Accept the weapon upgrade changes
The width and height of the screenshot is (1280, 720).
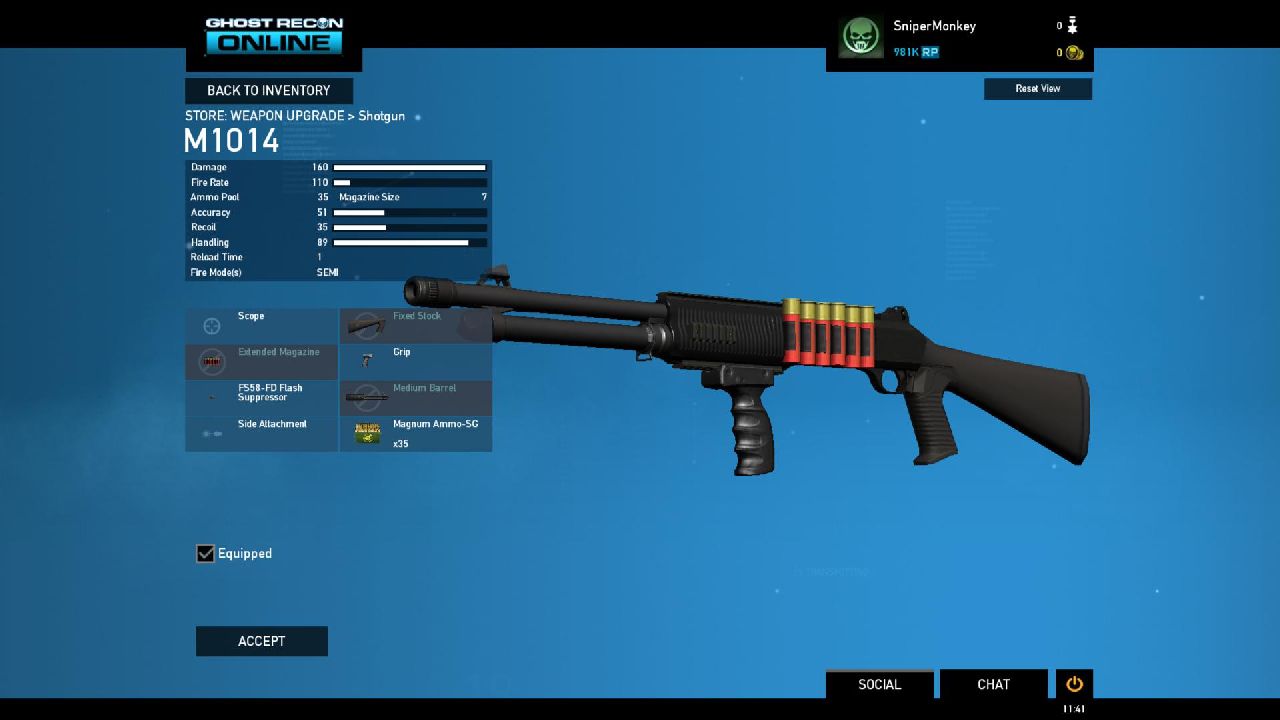click(261, 641)
